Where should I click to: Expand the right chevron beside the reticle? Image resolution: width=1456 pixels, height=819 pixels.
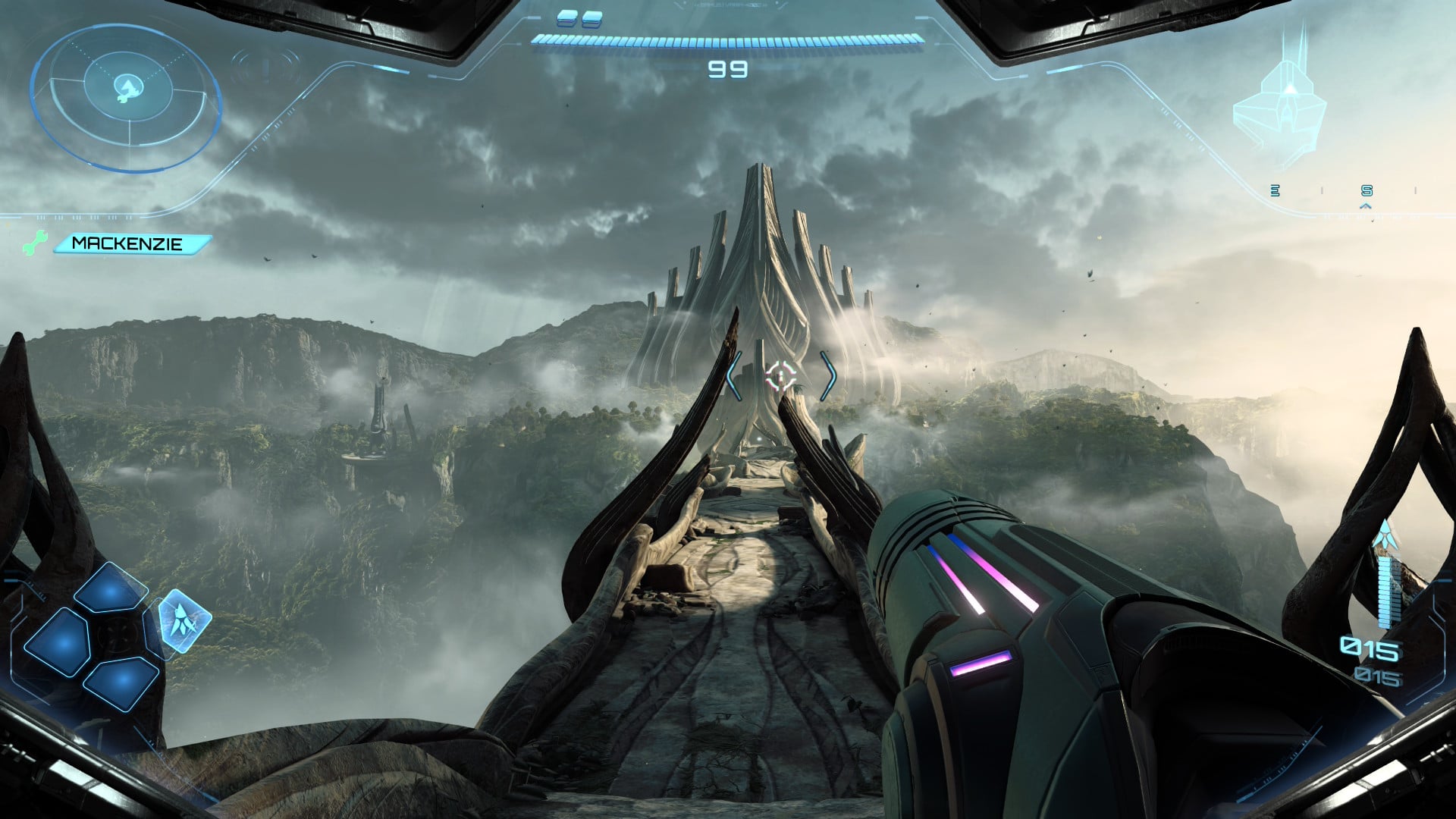(830, 375)
